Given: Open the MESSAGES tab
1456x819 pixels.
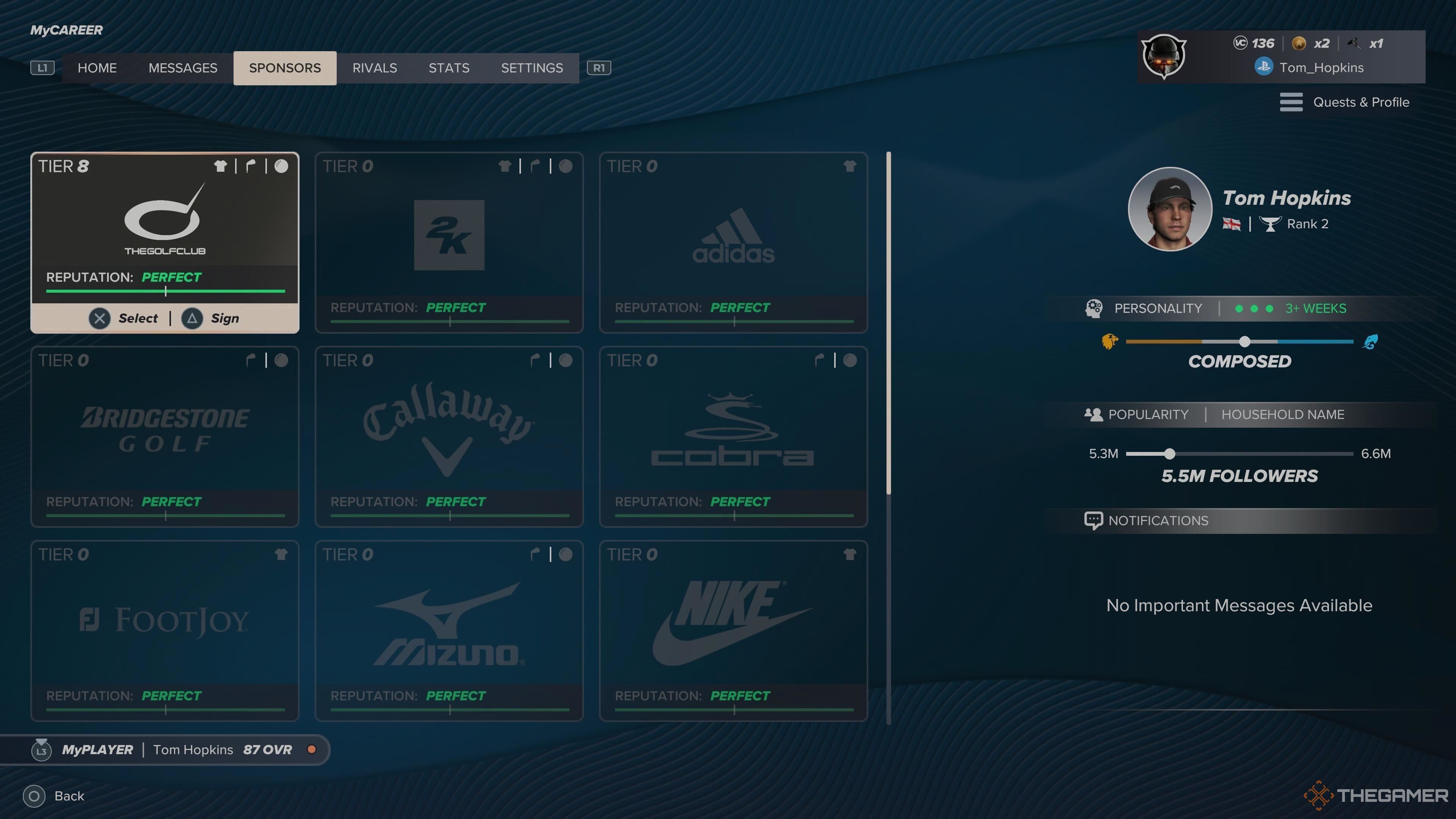Looking at the screenshot, I should 182,68.
